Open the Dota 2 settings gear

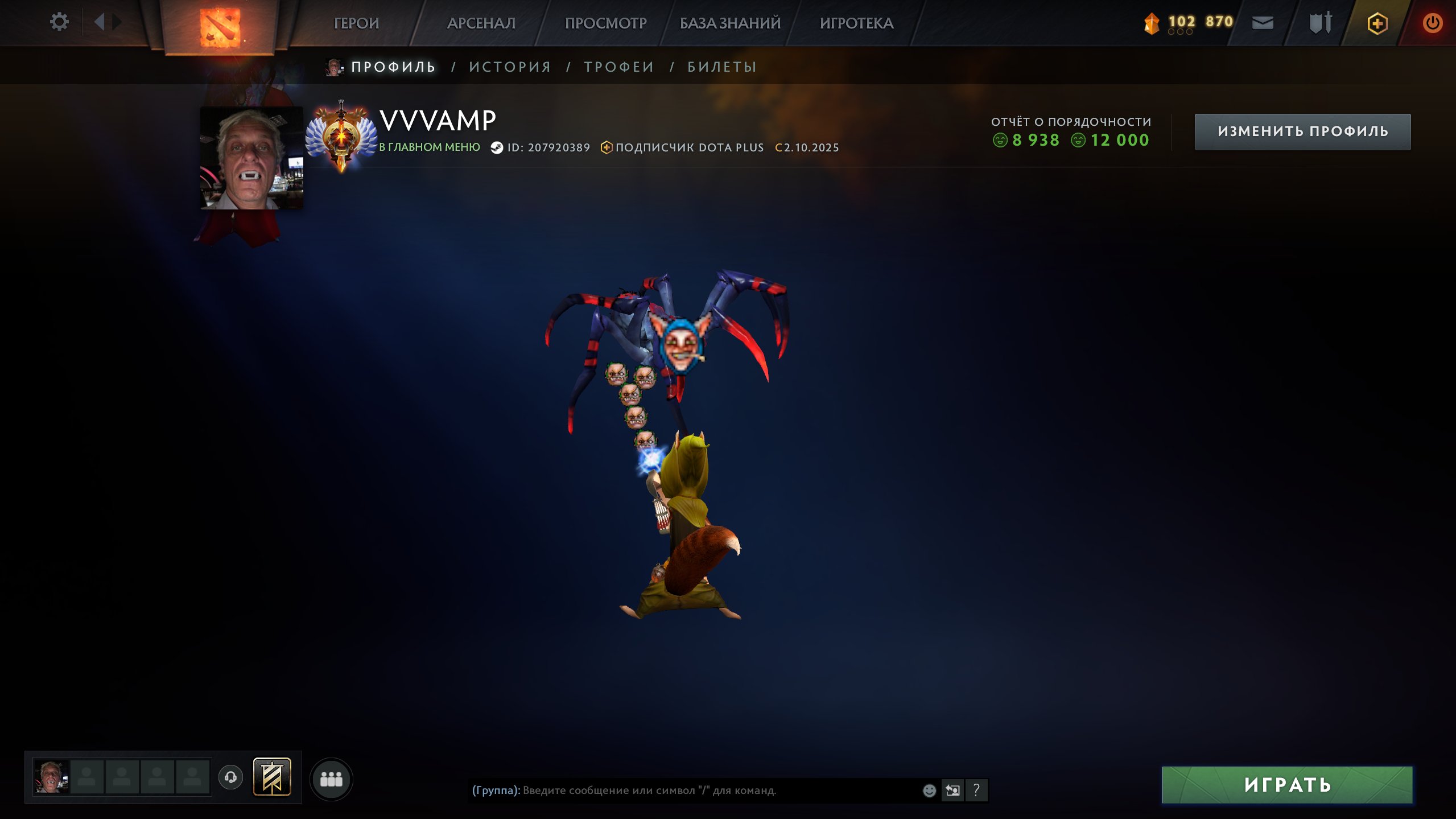[59, 21]
